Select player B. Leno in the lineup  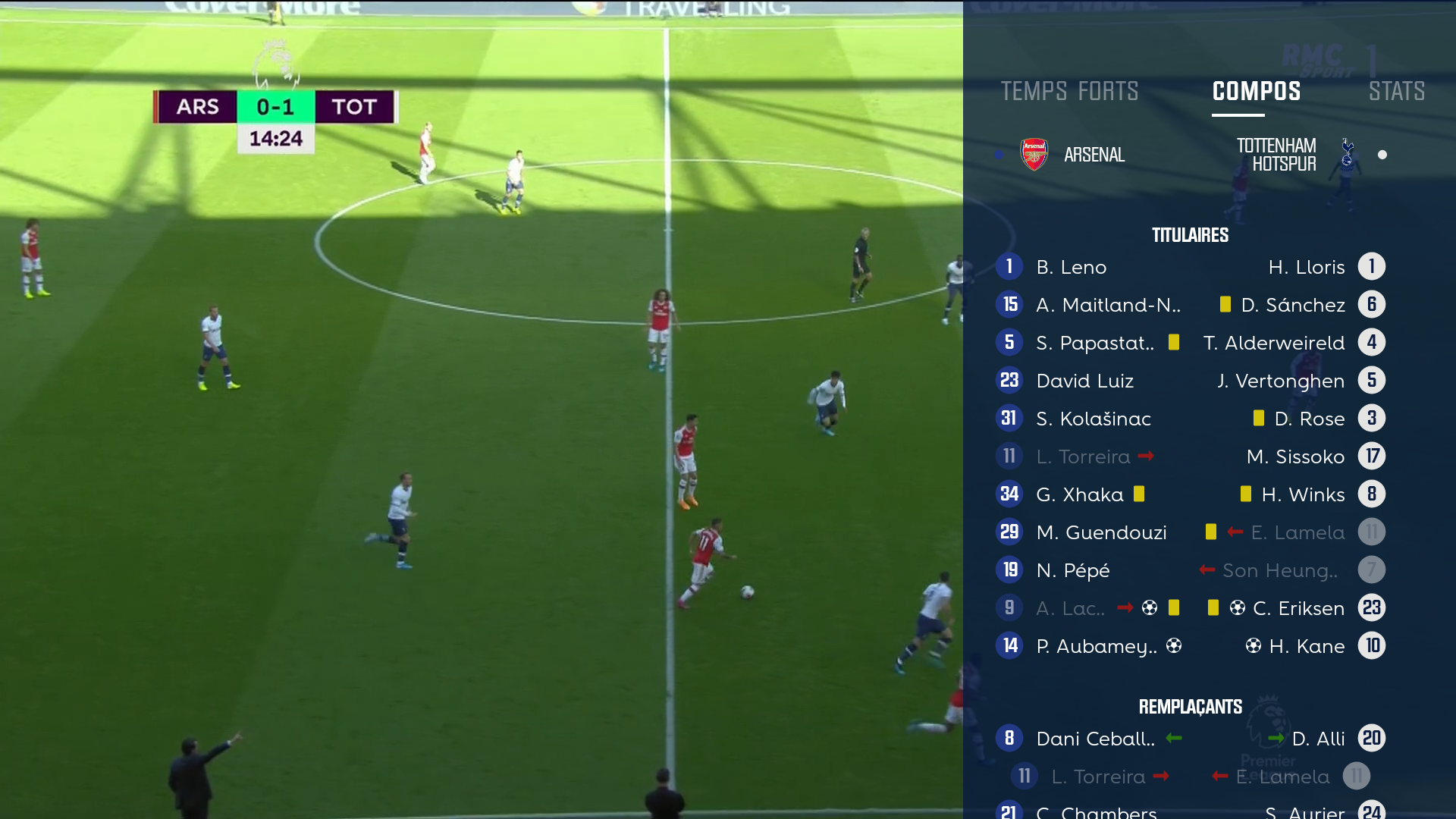[x=1071, y=266]
